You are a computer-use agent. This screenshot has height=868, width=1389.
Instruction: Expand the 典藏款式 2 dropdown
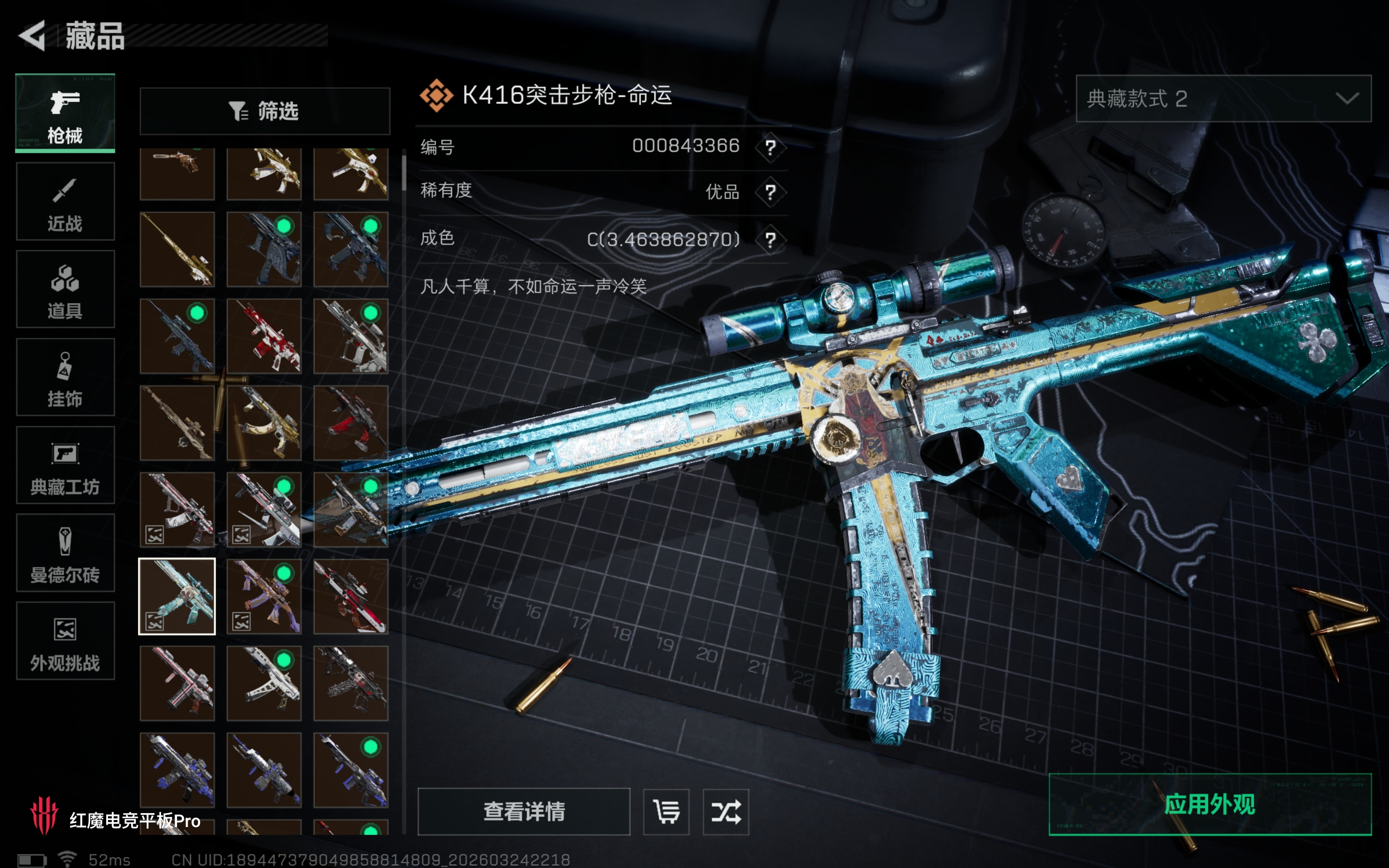point(1223,99)
